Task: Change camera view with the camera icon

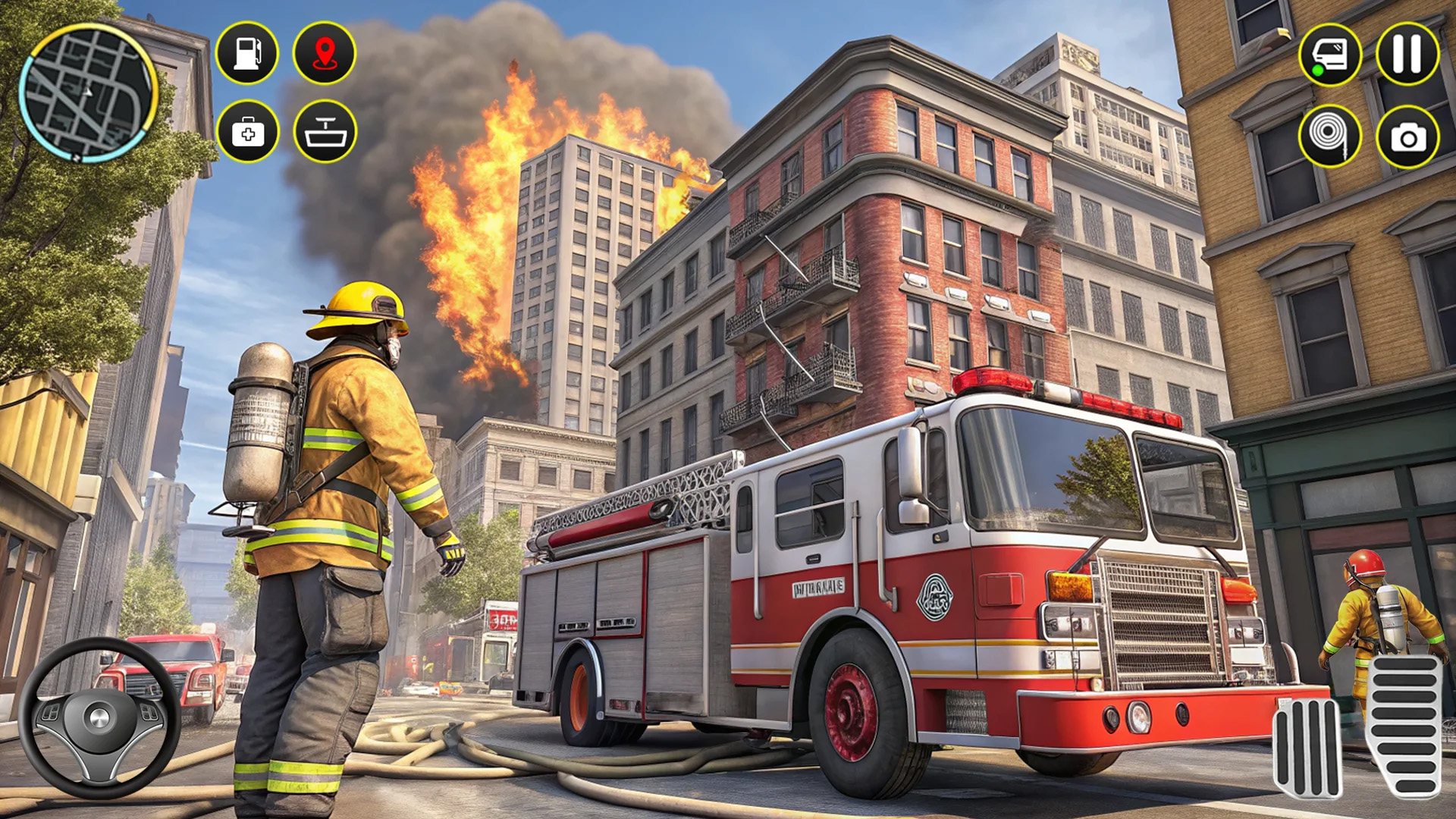Action: tap(1409, 133)
